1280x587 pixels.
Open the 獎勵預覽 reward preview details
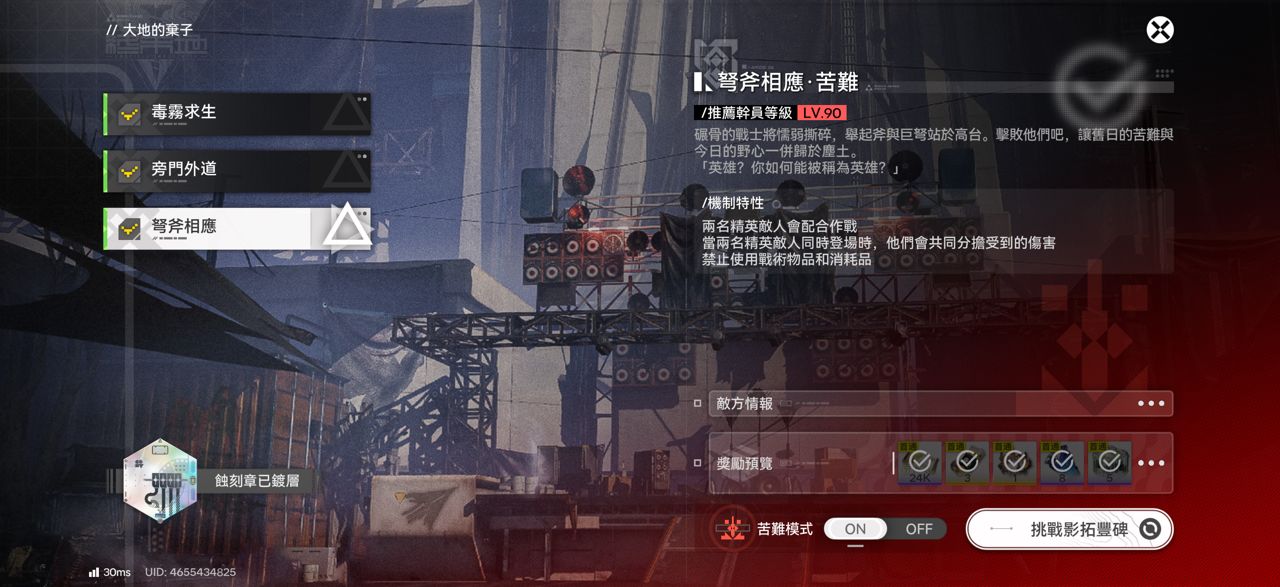point(1151,463)
